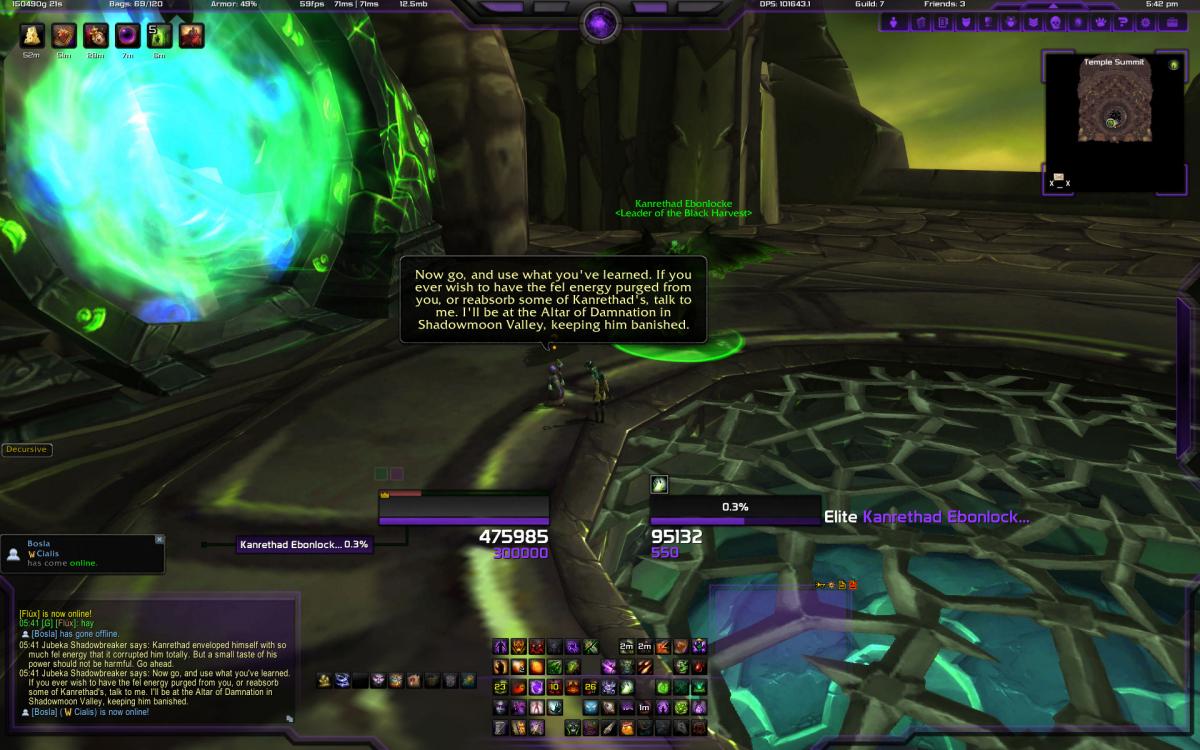1200x750 pixels.
Task: Select the Kanrethad Ebonlocke target frame name
Action: coord(945,517)
